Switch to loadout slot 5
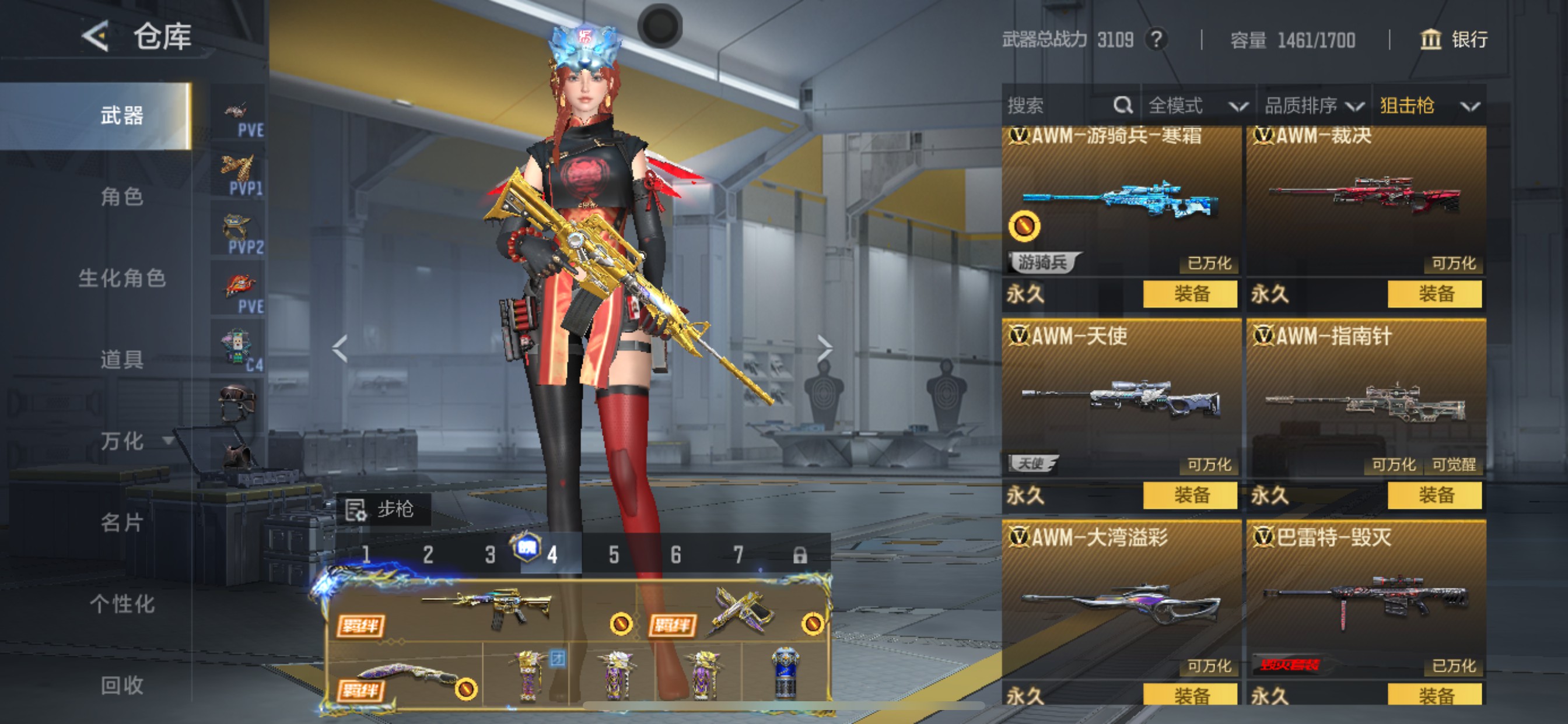 click(614, 555)
